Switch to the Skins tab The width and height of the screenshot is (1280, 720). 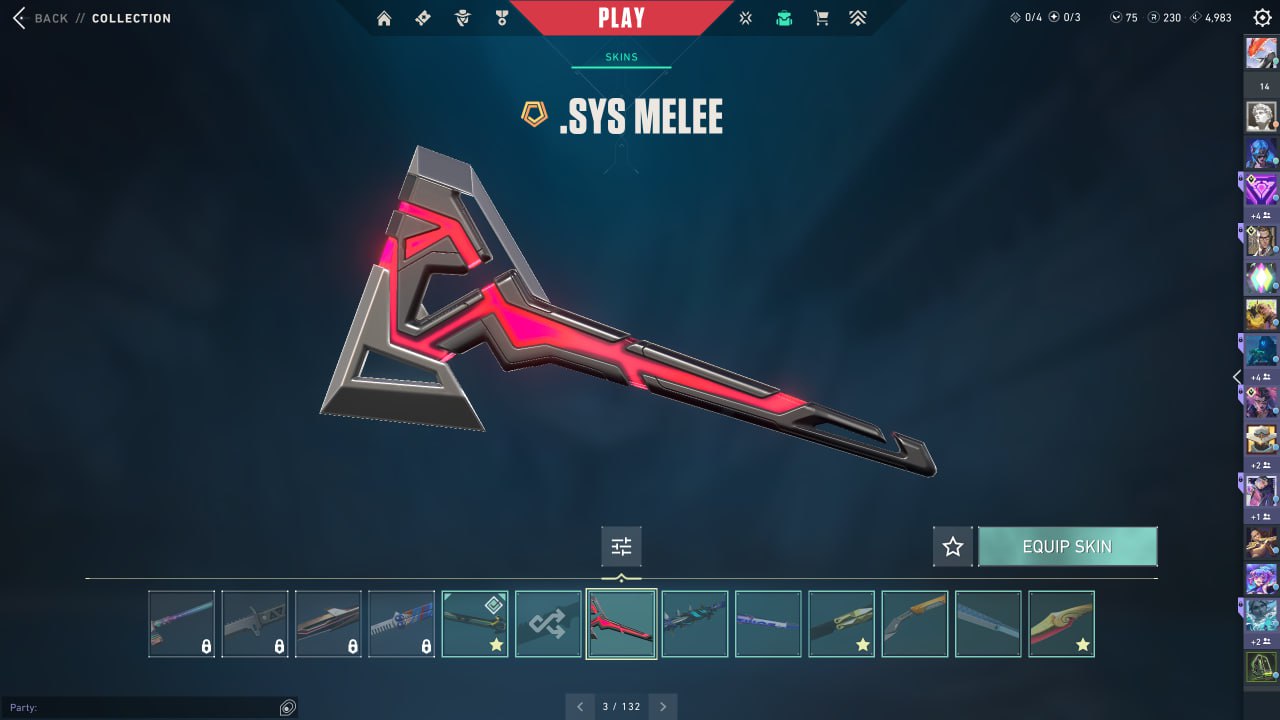pos(621,57)
